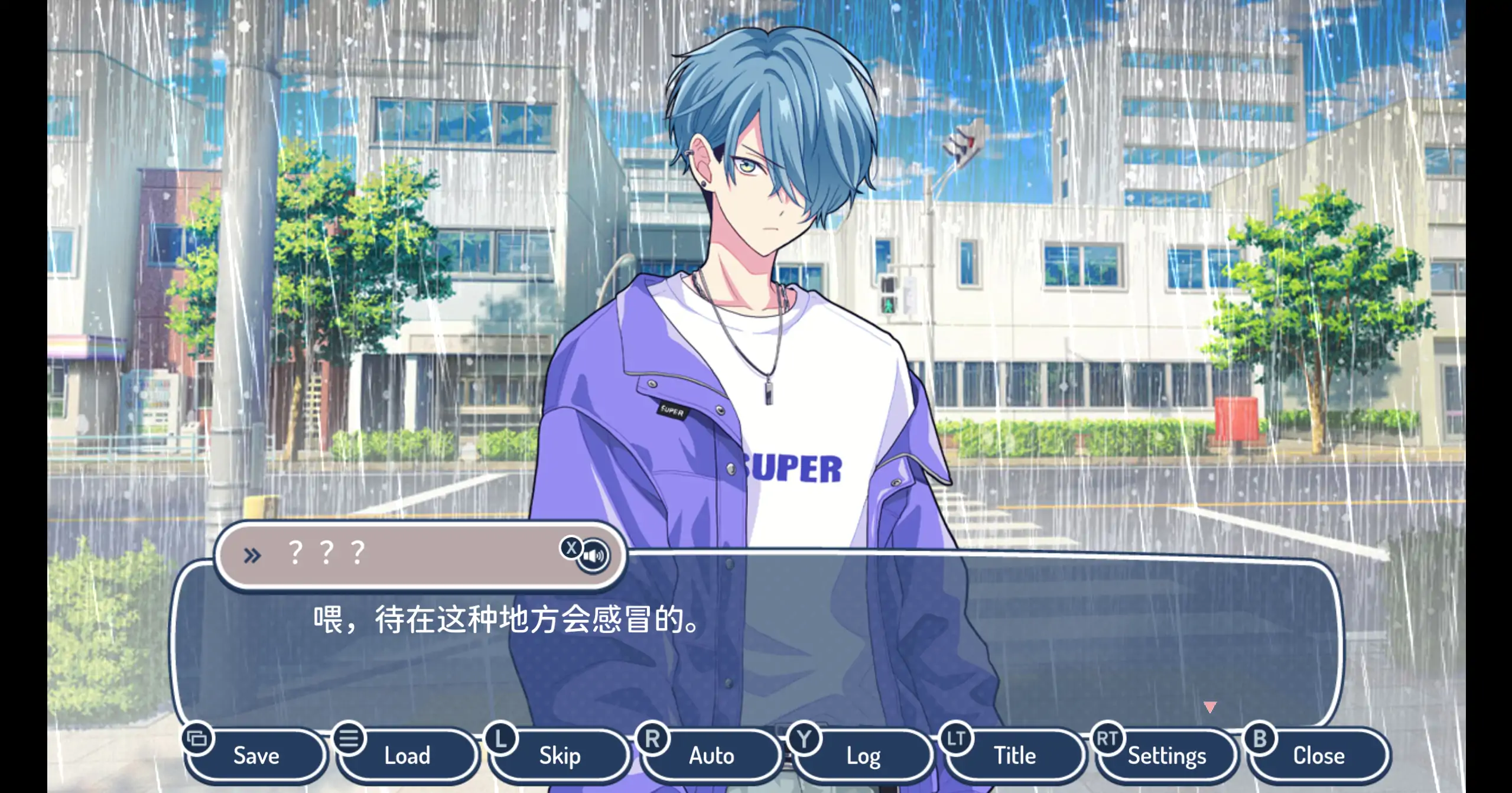Return to the Title screen
Image resolution: width=1512 pixels, height=793 pixels.
1014,756
